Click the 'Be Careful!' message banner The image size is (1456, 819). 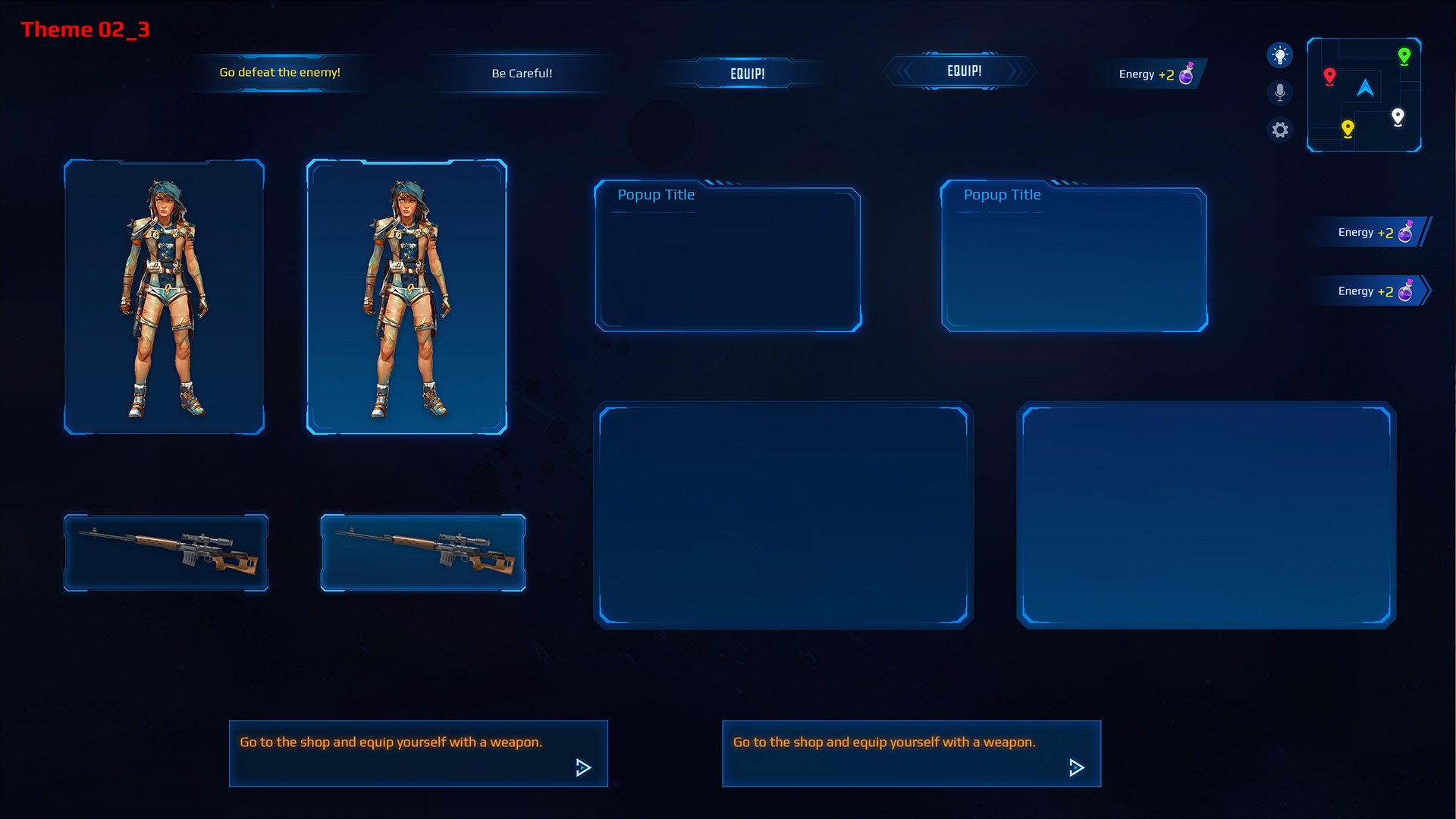click(522, 73)
